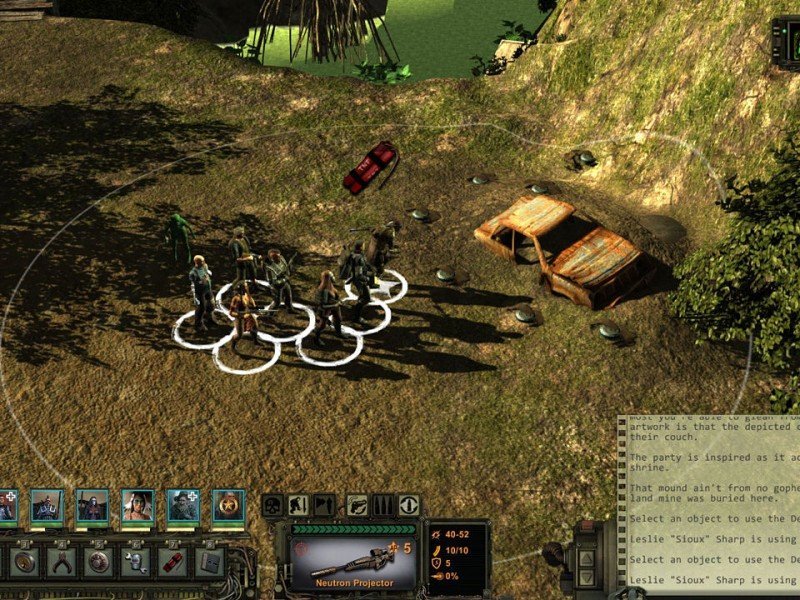Activate the wrench repair skill slot
Viewport: 800px width, 600px height.
(x=135, y=561)
